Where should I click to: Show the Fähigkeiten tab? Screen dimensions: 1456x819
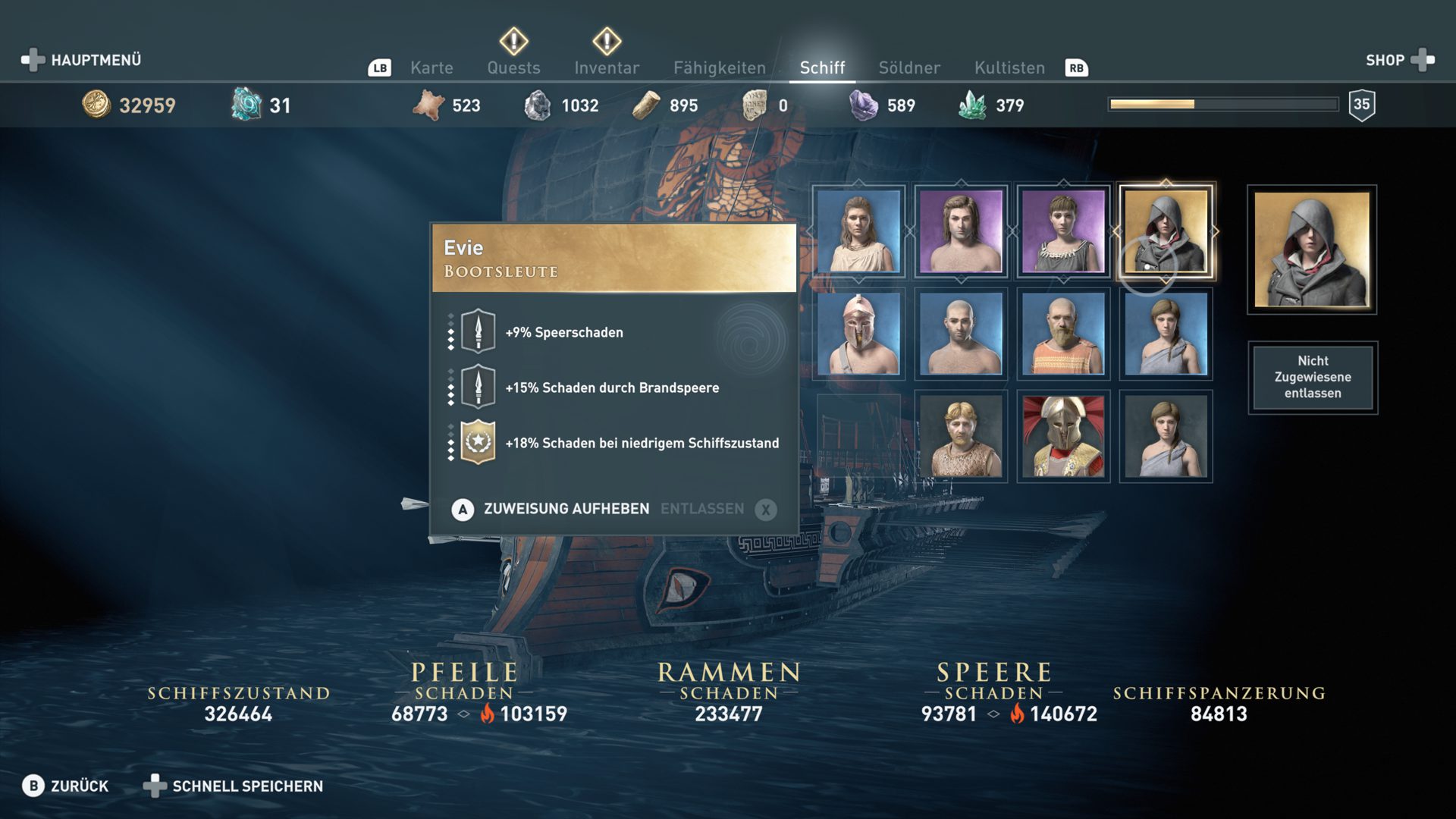[719, 67]
